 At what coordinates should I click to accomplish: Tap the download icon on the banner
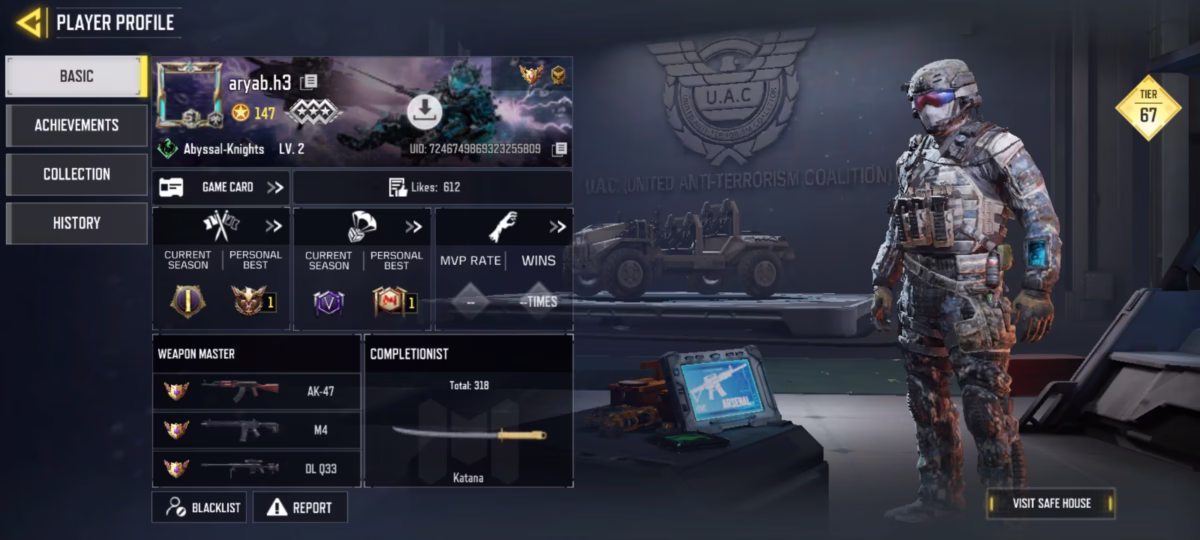coord(424,112)
